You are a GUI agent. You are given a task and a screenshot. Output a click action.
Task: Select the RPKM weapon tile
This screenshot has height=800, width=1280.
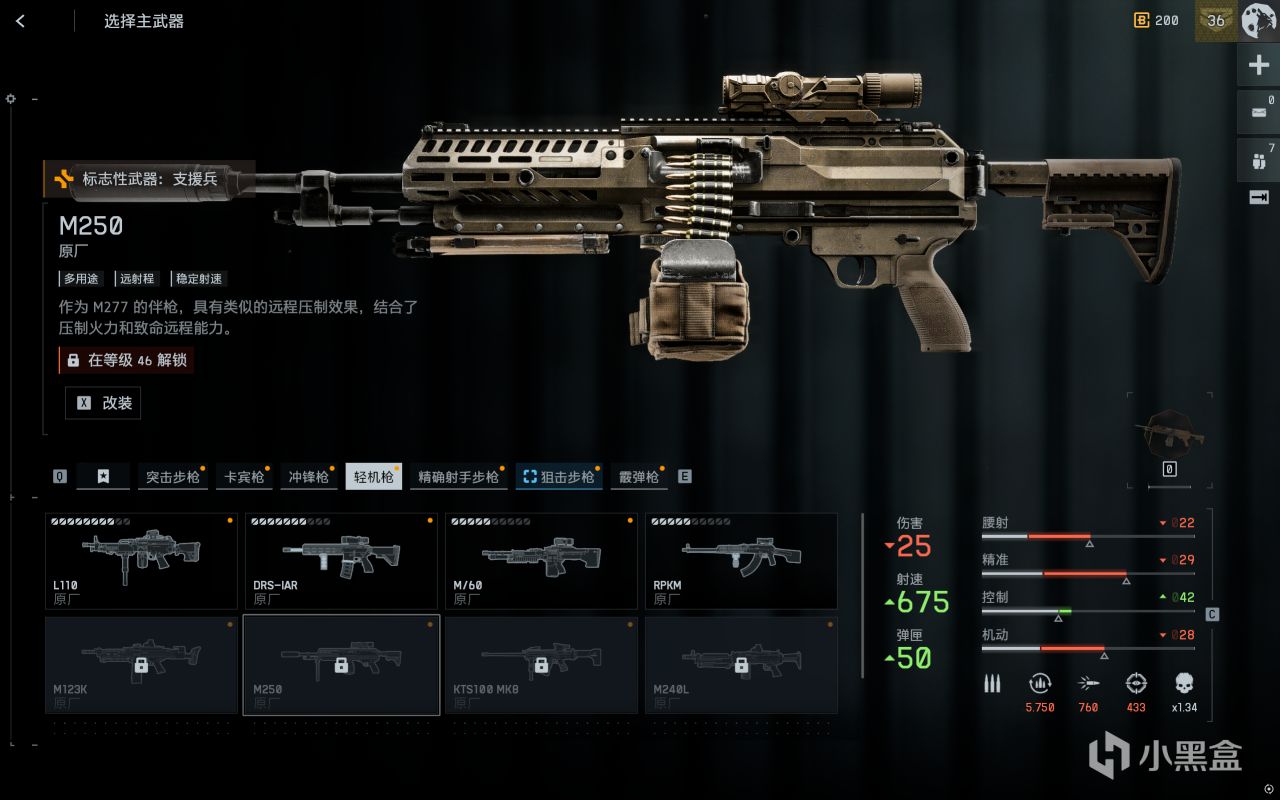pyautogui.click(x=741, y=561)
